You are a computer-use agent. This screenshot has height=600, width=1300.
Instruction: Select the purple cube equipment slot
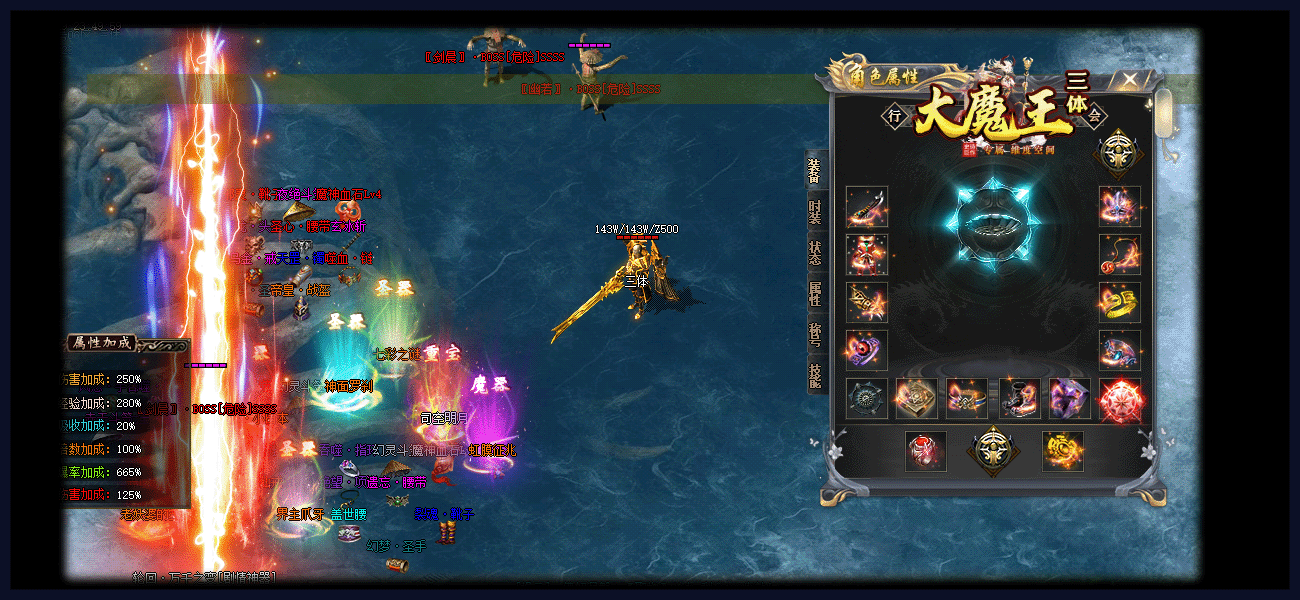[x=1069, y=398]
